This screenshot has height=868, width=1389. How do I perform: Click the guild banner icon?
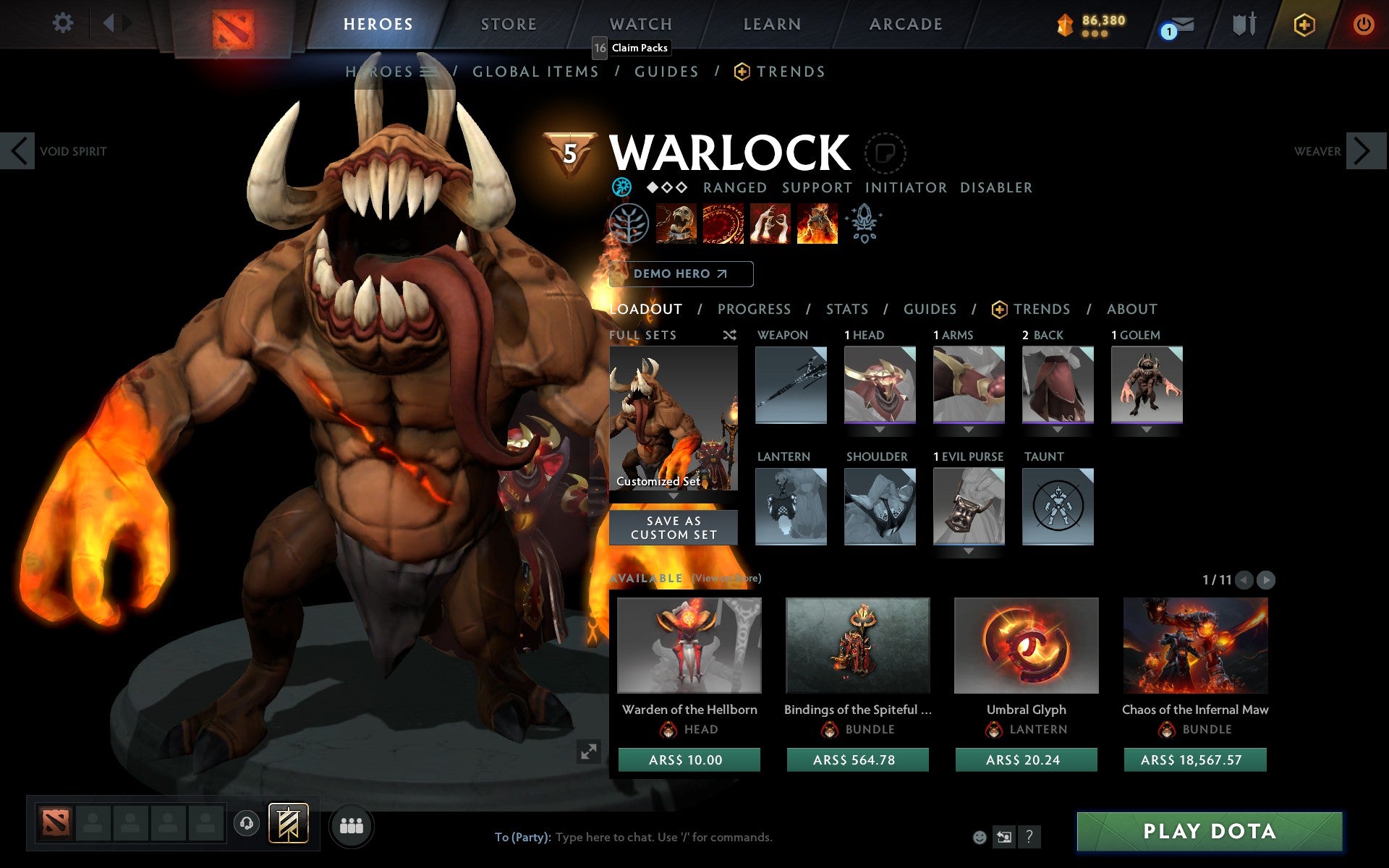click(x=287, y=822)
